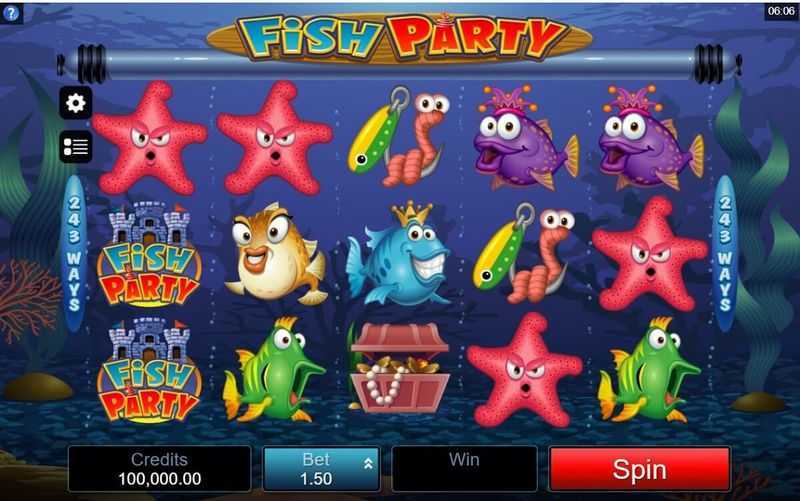Open the gear settings menu
The width and height of the screenshot is (800, 501).
(76, 102)
